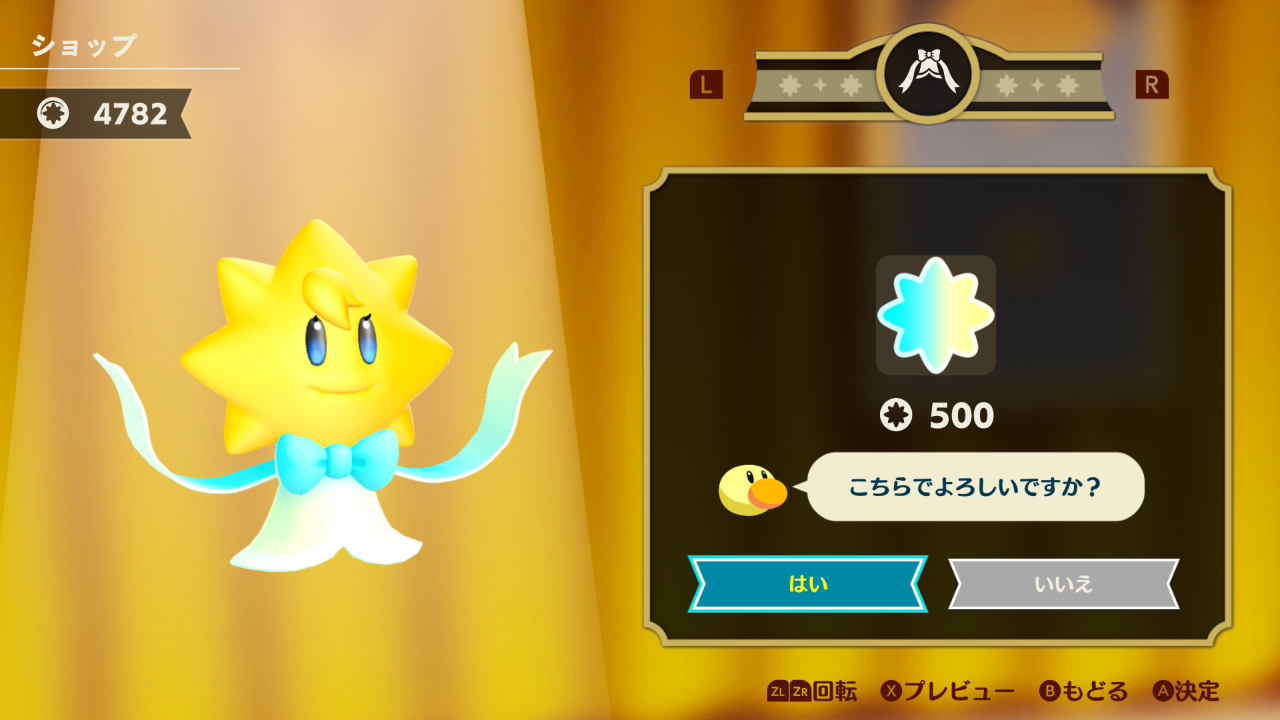Viewport: 1280px width, 720px height.
Task: Confirm purchase with はい
Action: click(x=807, y=584)
